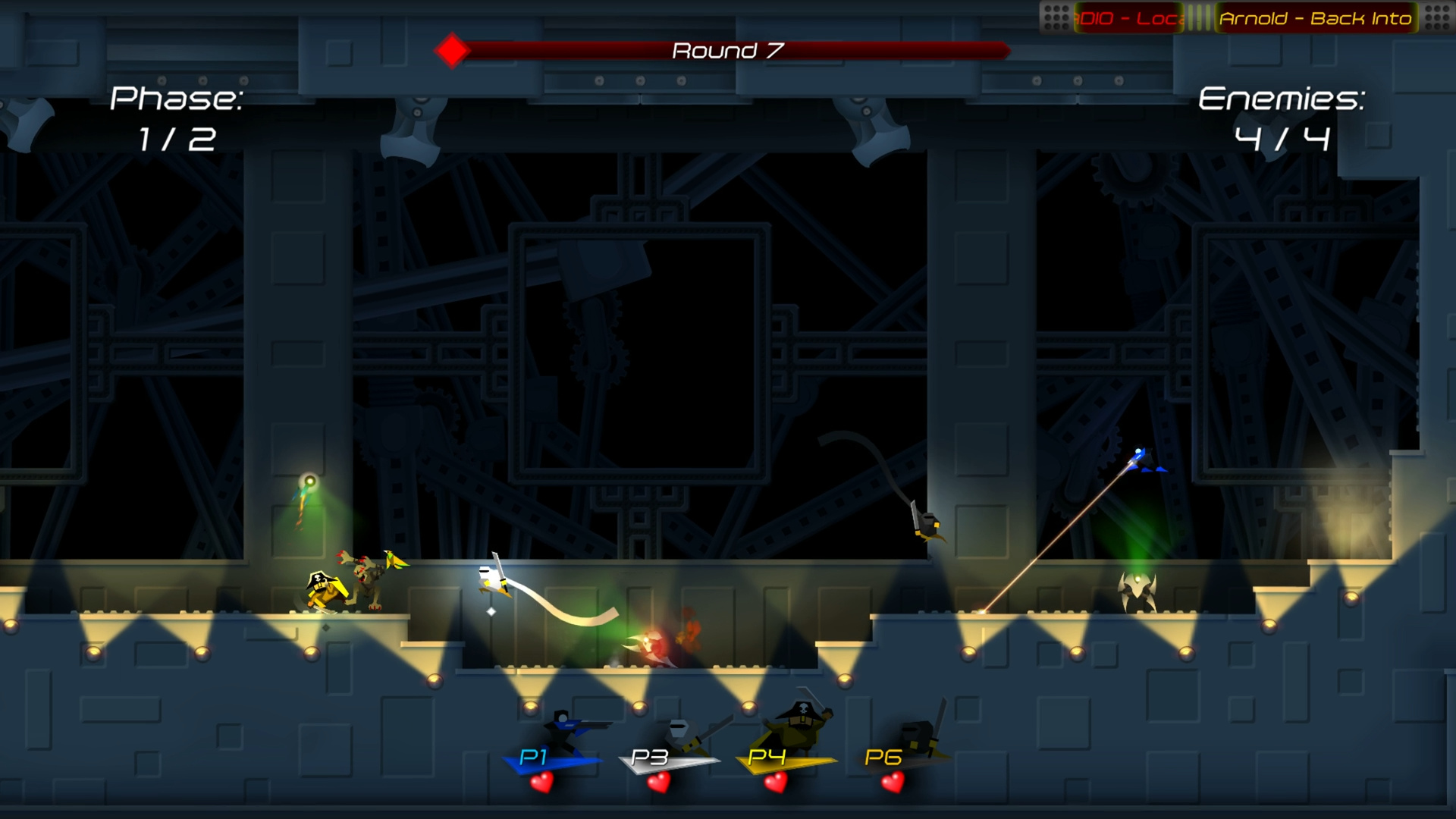Select the P4 yellow pirate badge
The width and height of the screenshot is (1456, 819).
point(767,759)
